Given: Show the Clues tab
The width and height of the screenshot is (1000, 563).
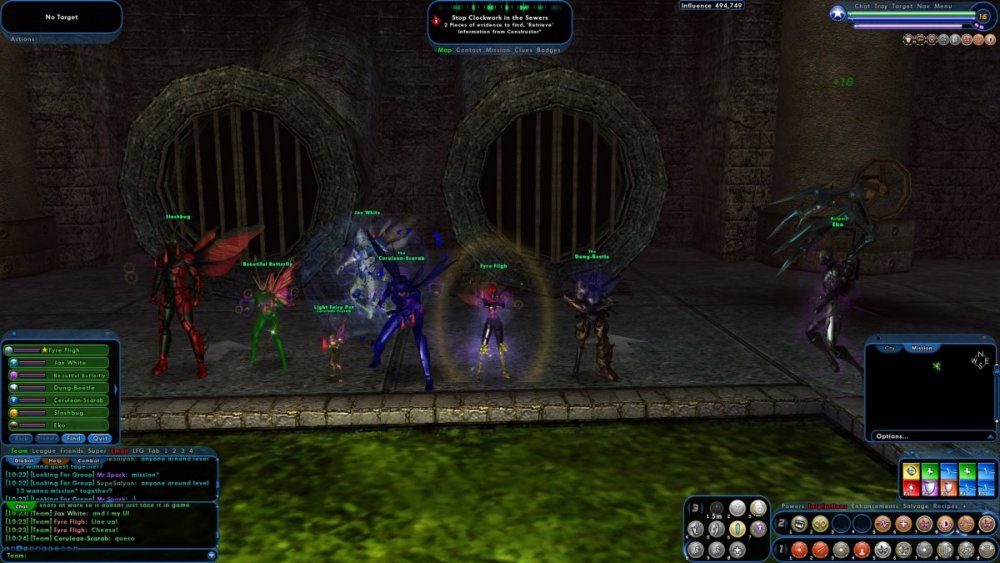Looking at the screenshot, I should 522,49.
